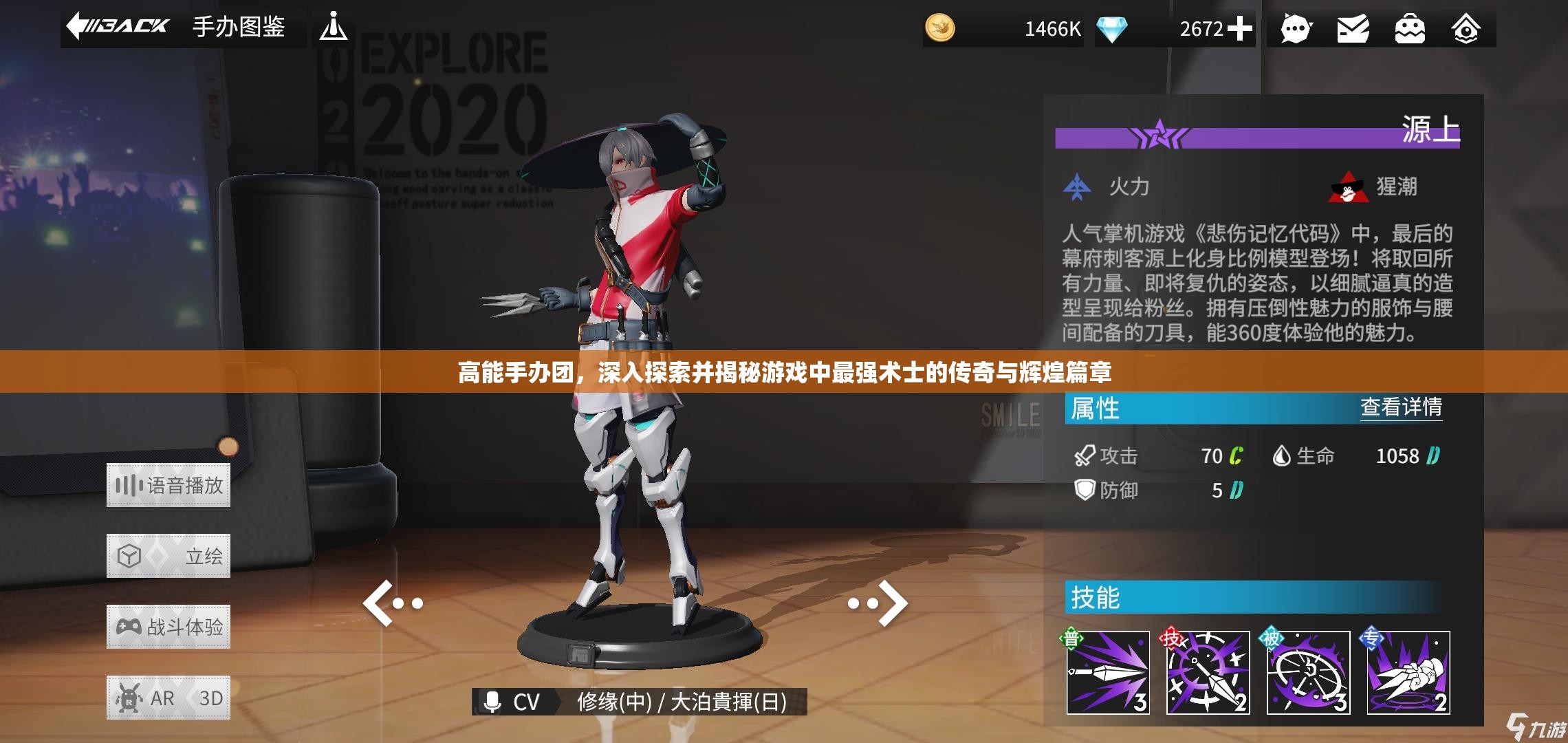Open the gift pack icon
Screen dimensions: 1568x743
point(1408,29)
